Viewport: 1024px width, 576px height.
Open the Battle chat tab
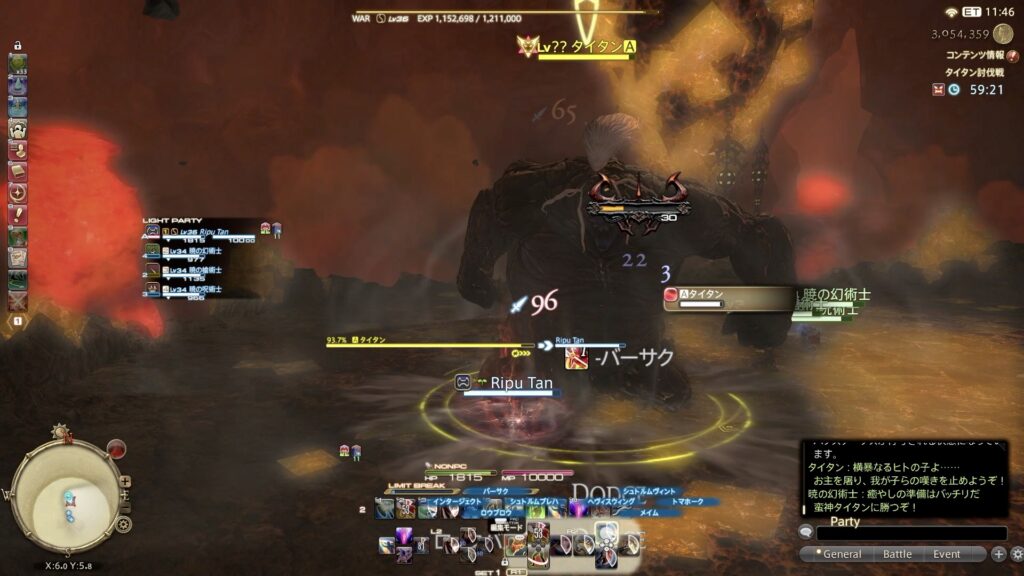[897, 554]
